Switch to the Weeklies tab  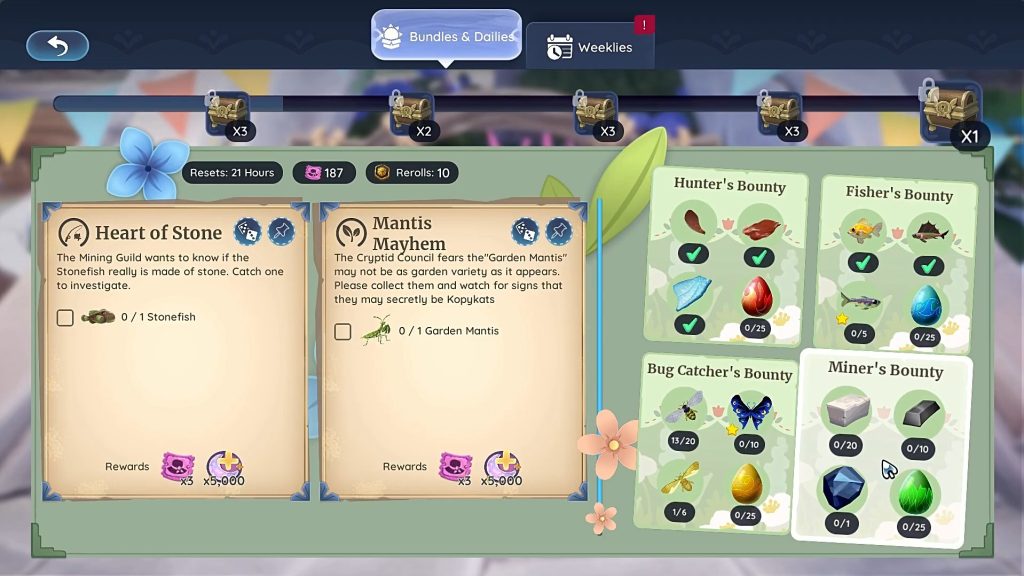590,47
